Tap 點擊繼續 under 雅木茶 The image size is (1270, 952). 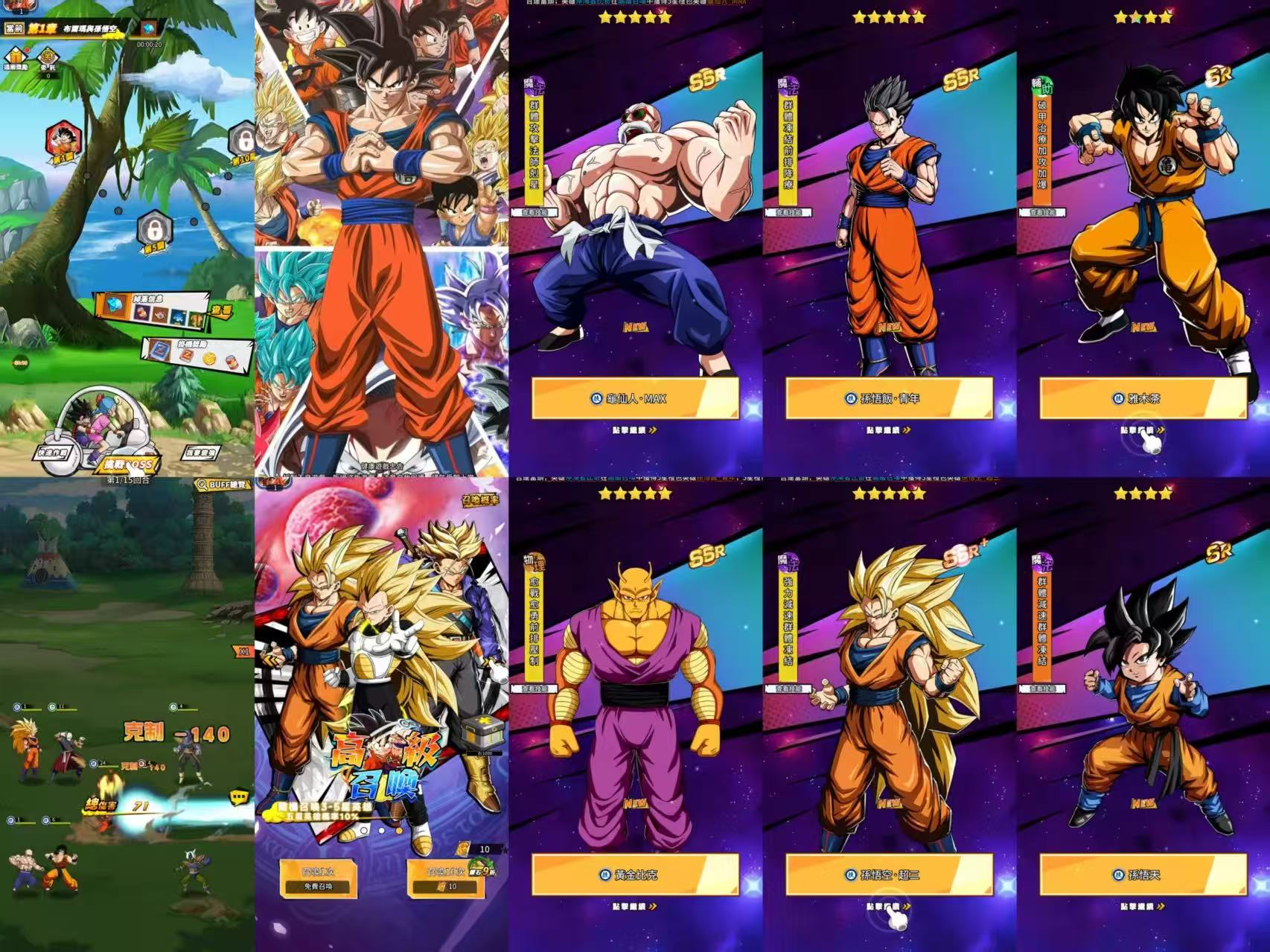point(1143,430)
